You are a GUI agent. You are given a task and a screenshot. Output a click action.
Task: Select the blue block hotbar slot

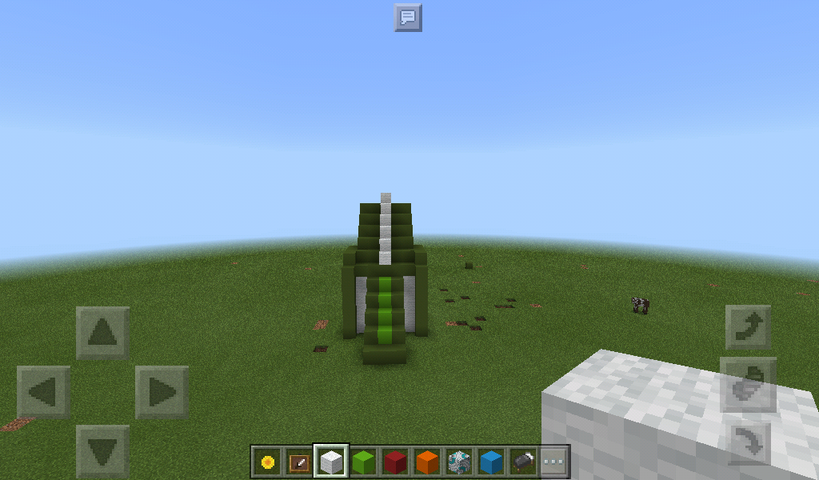(x=491, y=462)
